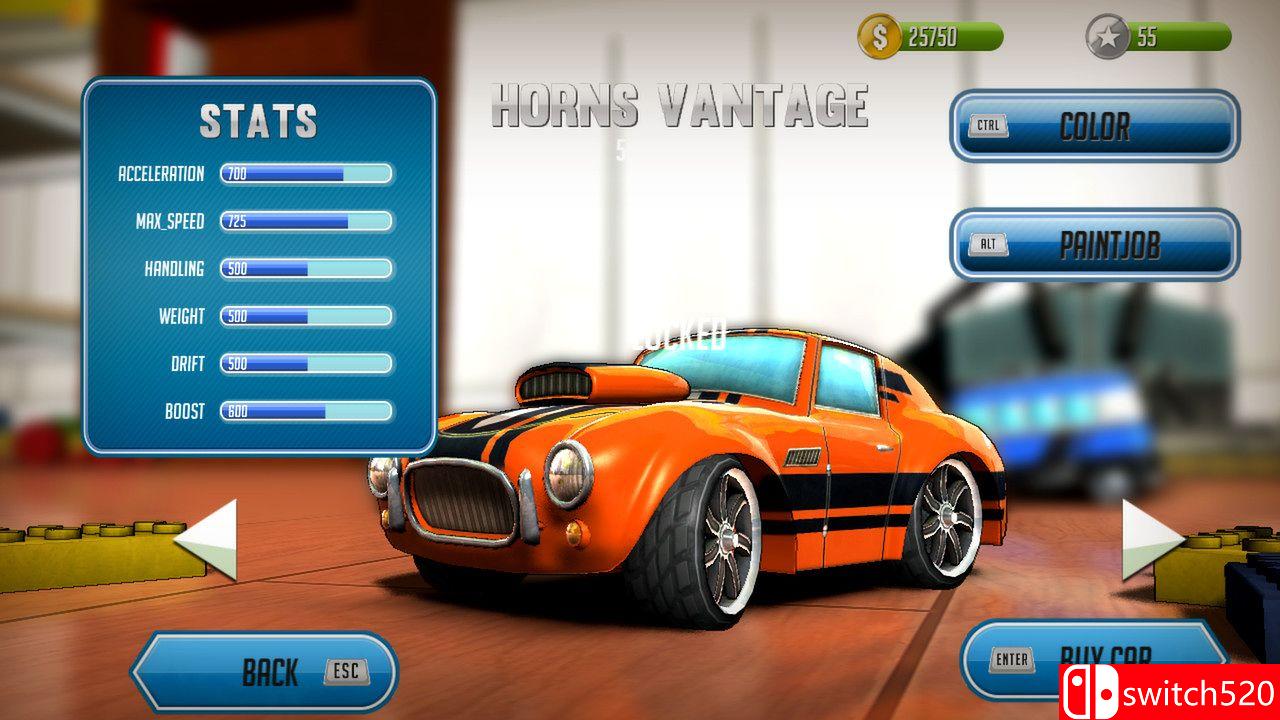Click the Boost stat bar
The width and height of the screenshot is (1280, 720).
(x=305, y=410)
